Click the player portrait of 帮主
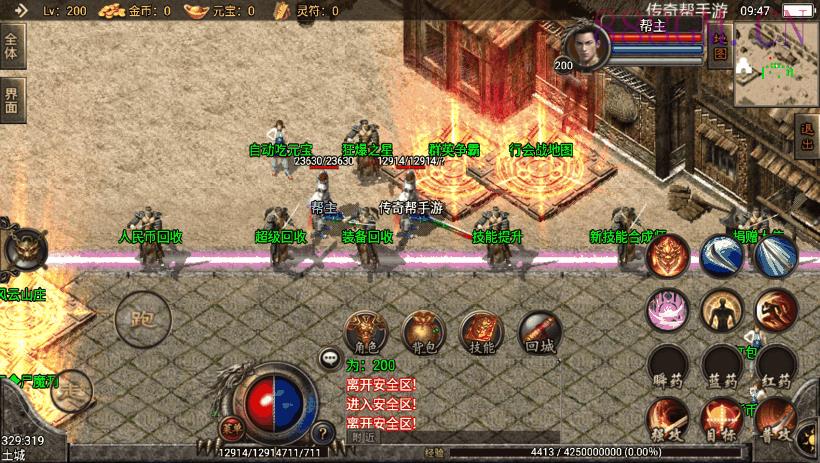Image resolution: width=820 pixels, height=463 pixels. [585, 45]
